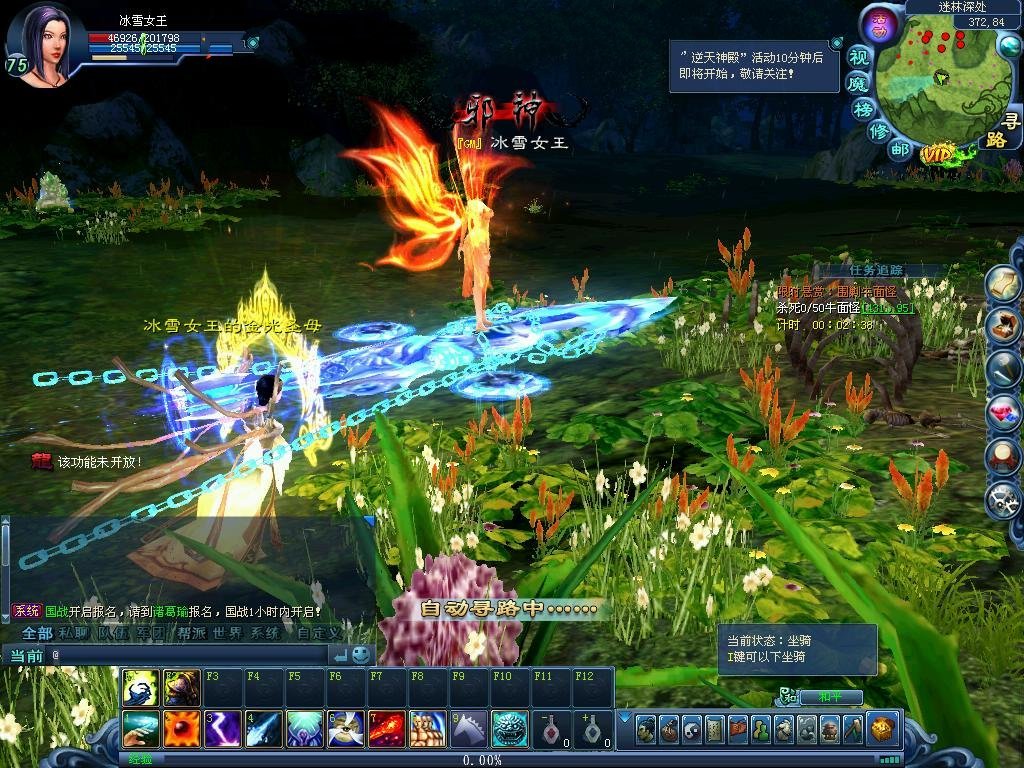The height and width of the screenshot is (768, 1024).
Task: Open the 榜 rankings button
Action: click(864, 108)
